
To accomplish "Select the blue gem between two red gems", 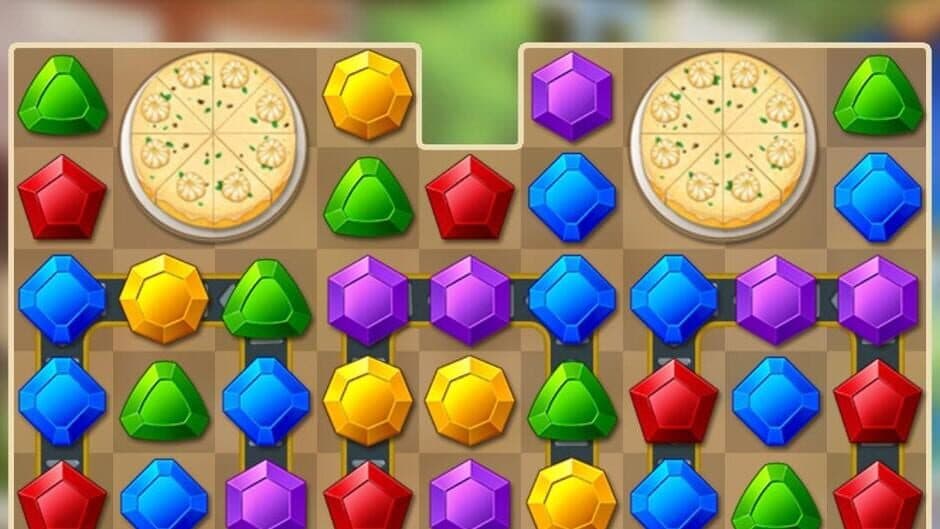I will (775, 401).
